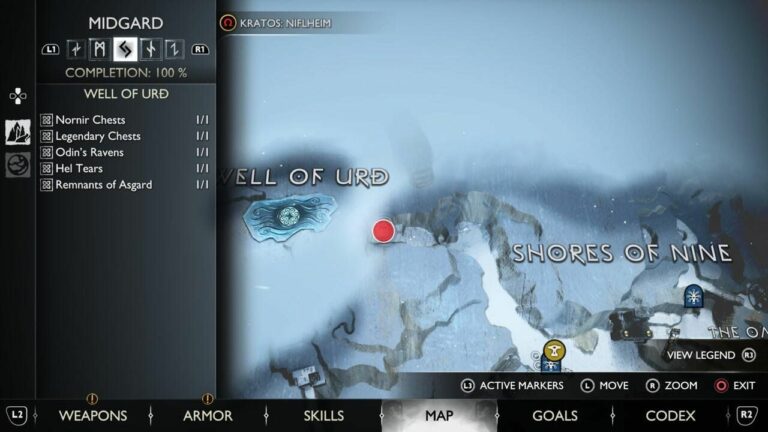Open the Goals tab

click(555, 415)
